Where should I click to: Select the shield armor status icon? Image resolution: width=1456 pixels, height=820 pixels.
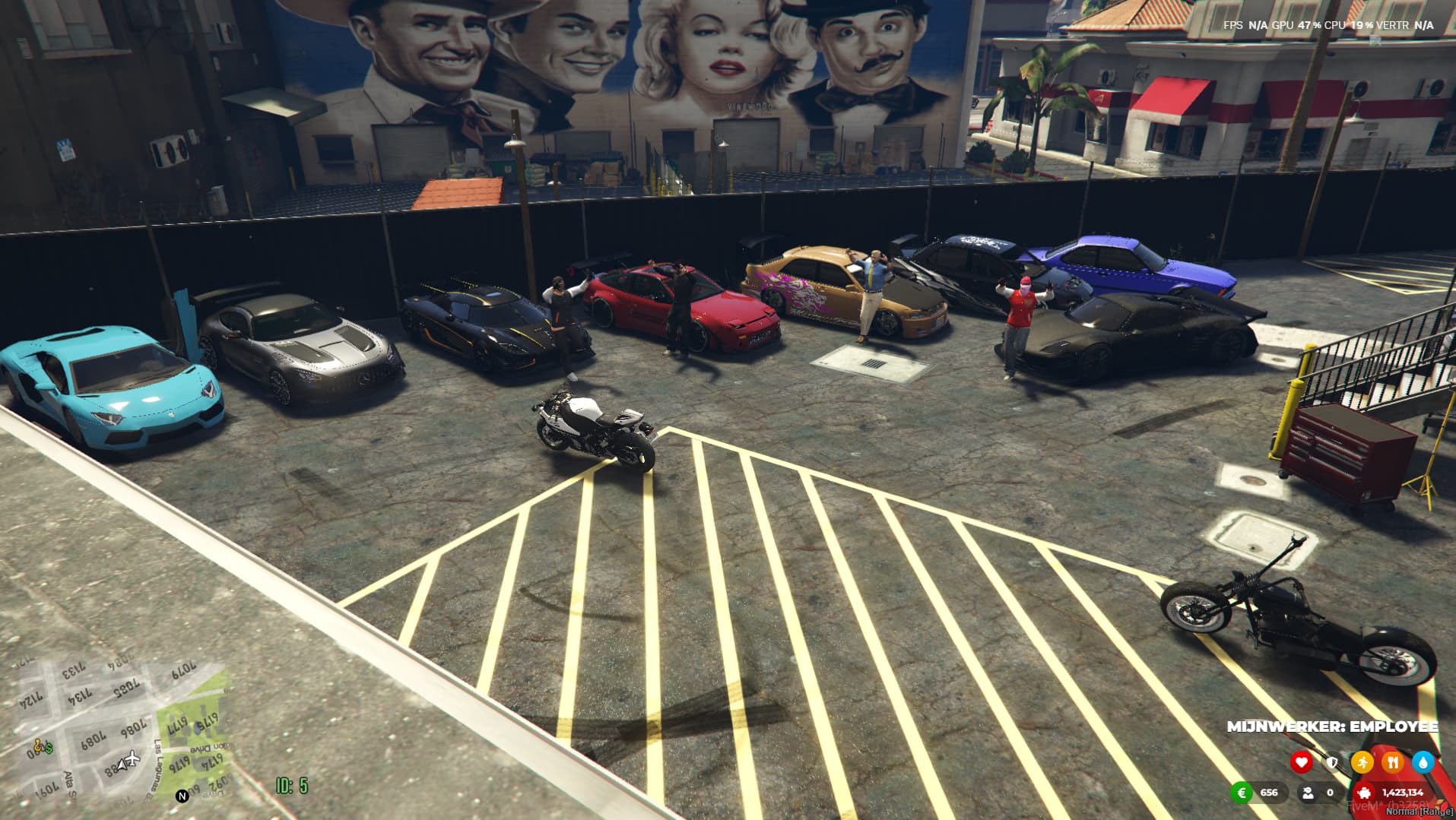tap(1331, 761)
